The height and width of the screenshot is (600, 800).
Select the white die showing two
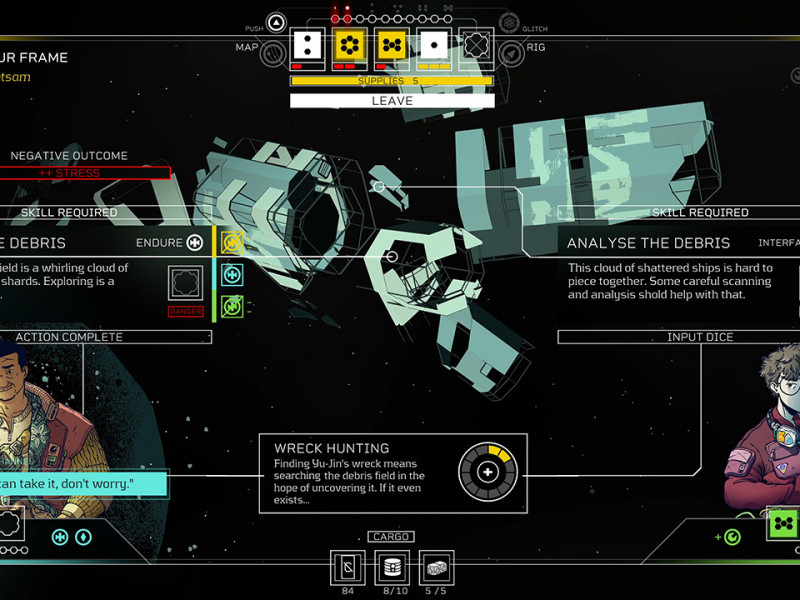tap(307, 45)
